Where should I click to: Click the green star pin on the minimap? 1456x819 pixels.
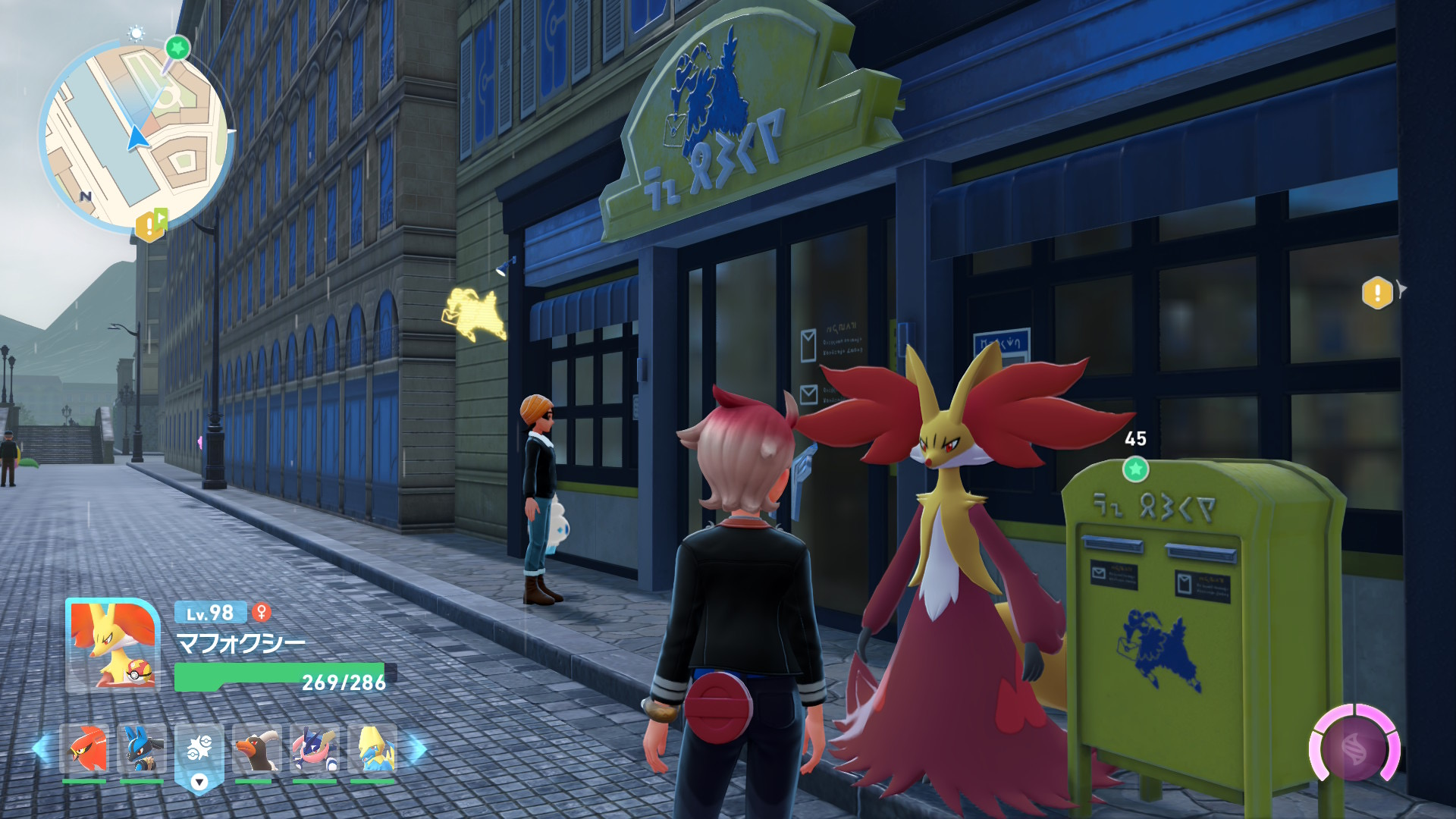[177, 49]
